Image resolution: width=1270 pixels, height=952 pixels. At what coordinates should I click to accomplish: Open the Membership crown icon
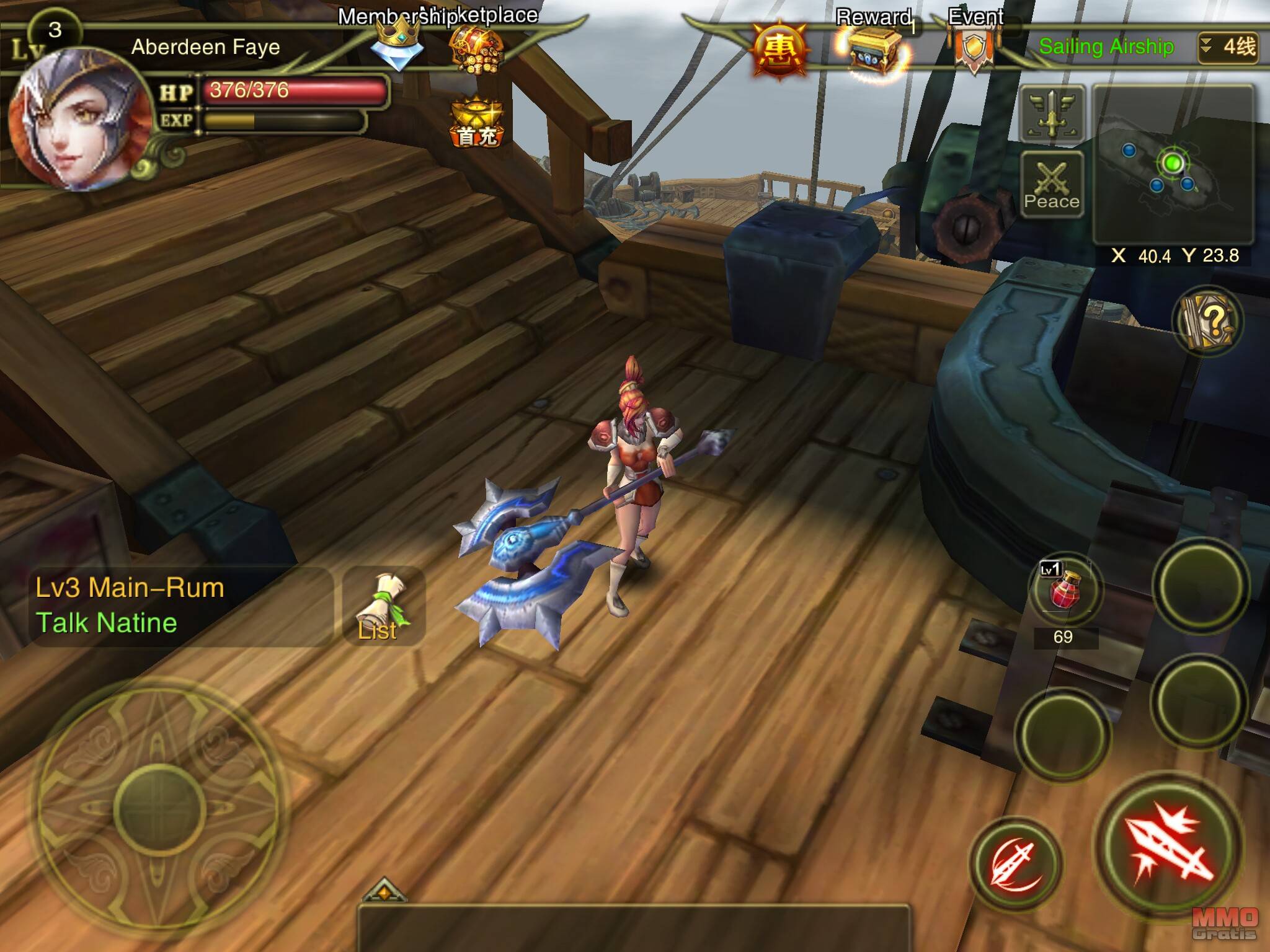tap(397, 43)
